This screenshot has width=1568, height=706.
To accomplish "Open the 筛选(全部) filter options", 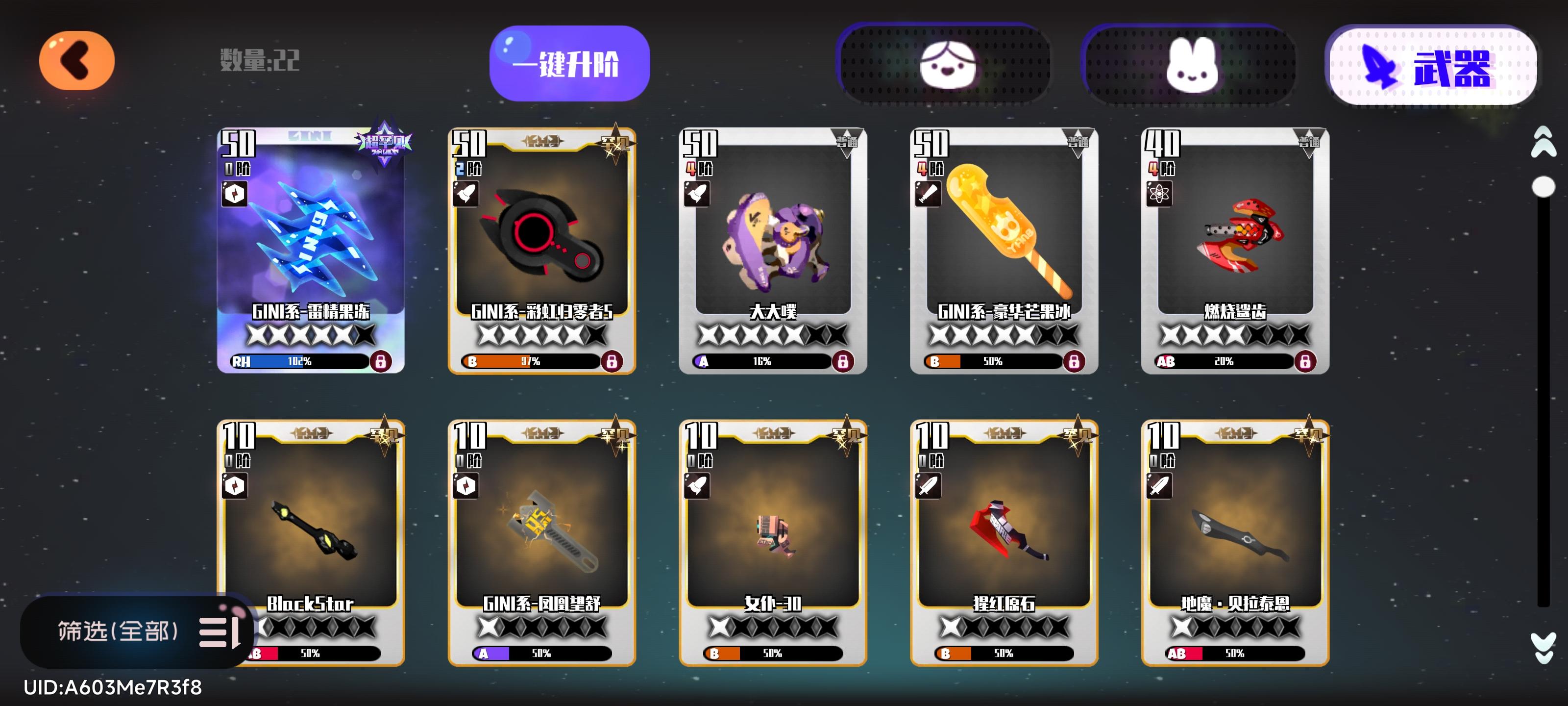I will [119, 631].
